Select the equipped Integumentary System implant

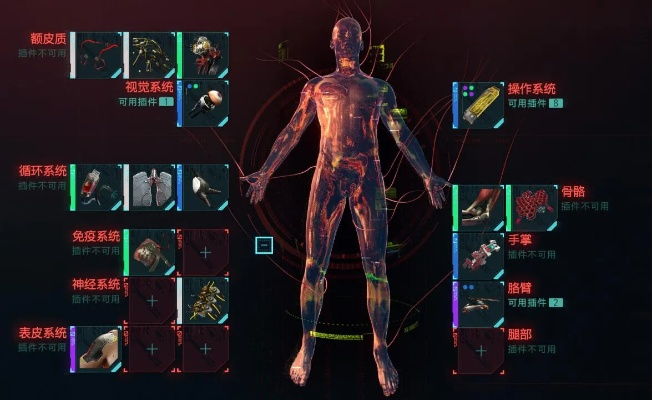pos(99,349)
